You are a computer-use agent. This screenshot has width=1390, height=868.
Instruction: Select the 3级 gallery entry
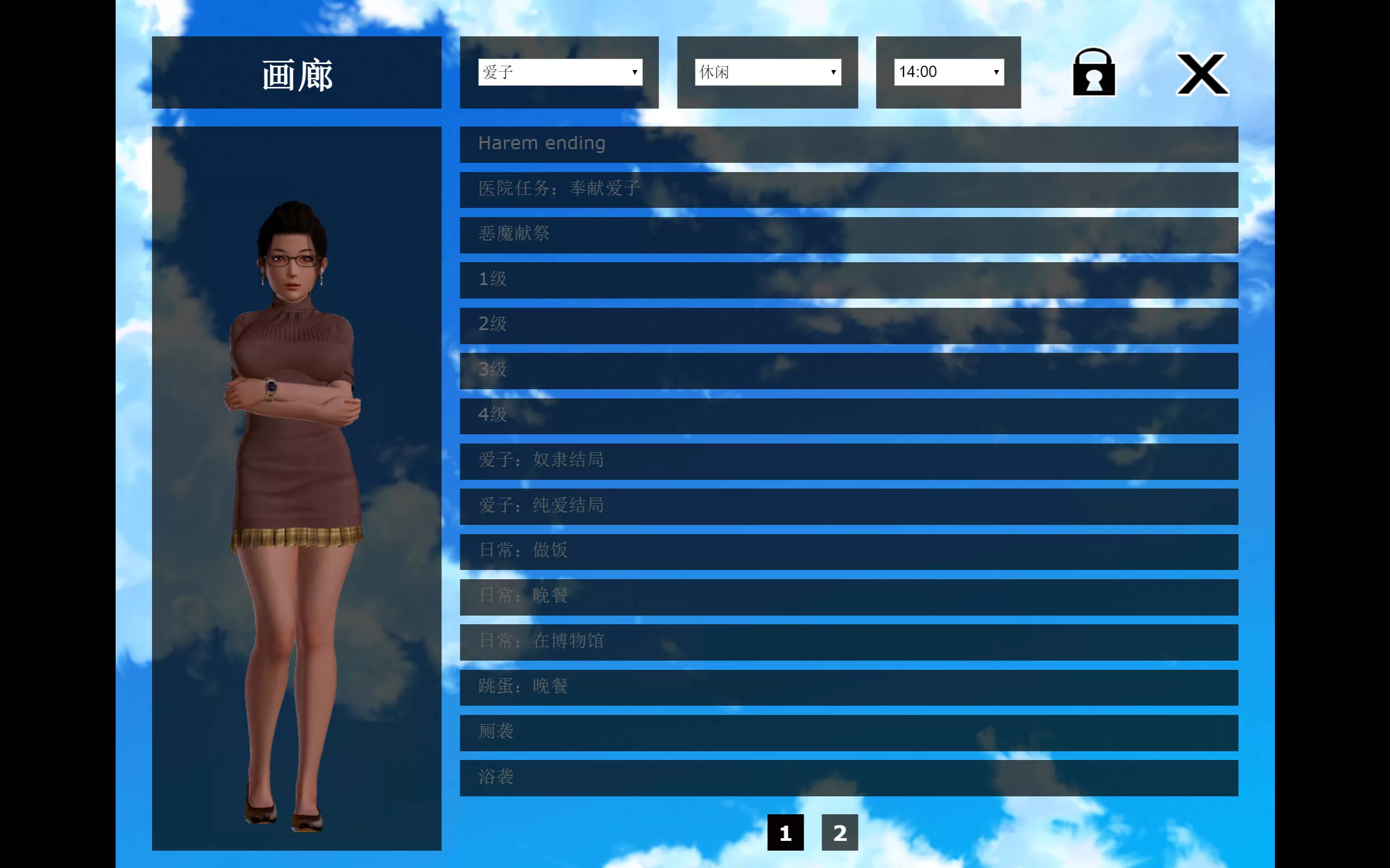click(x=849, y=371)
